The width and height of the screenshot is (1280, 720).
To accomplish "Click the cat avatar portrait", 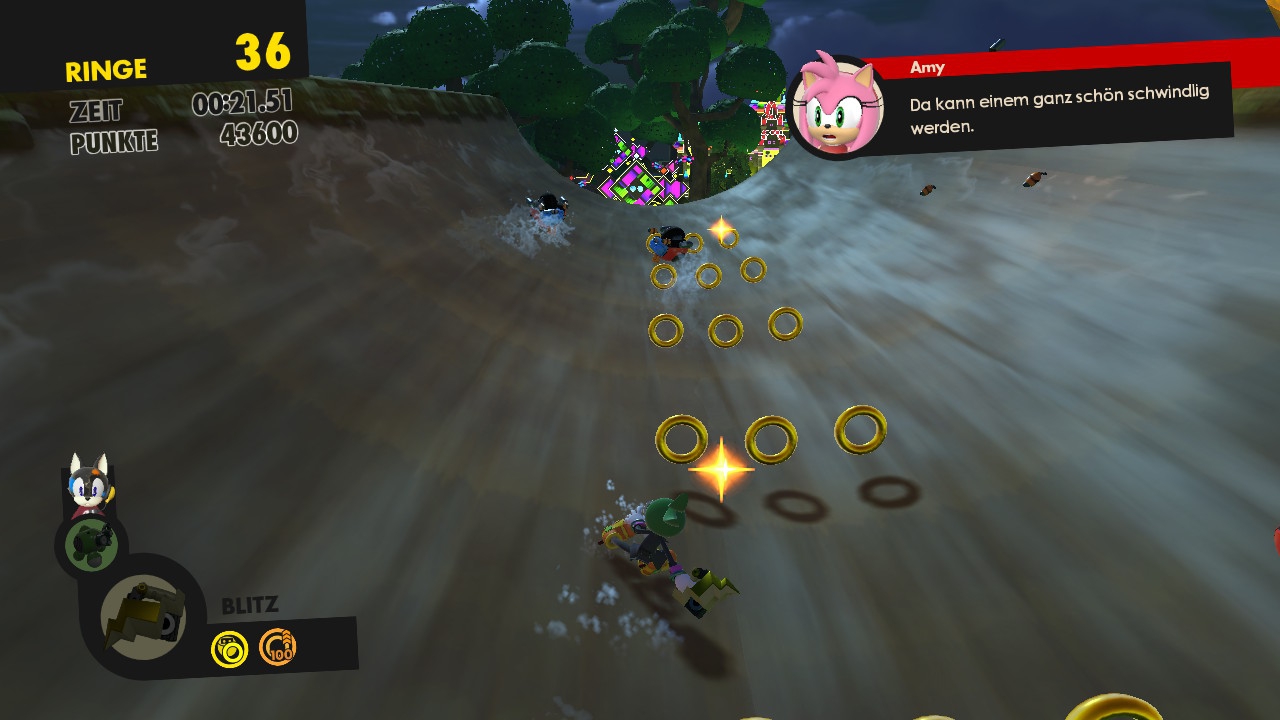I will pyautogui.click(x=88, y=483).
